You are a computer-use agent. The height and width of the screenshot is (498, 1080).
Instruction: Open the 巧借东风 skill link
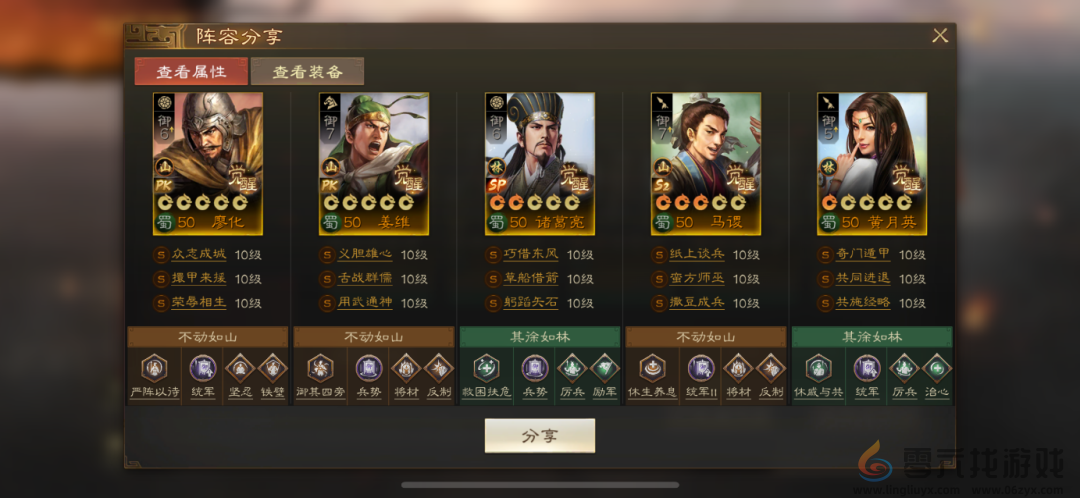(x=532, y=255)
